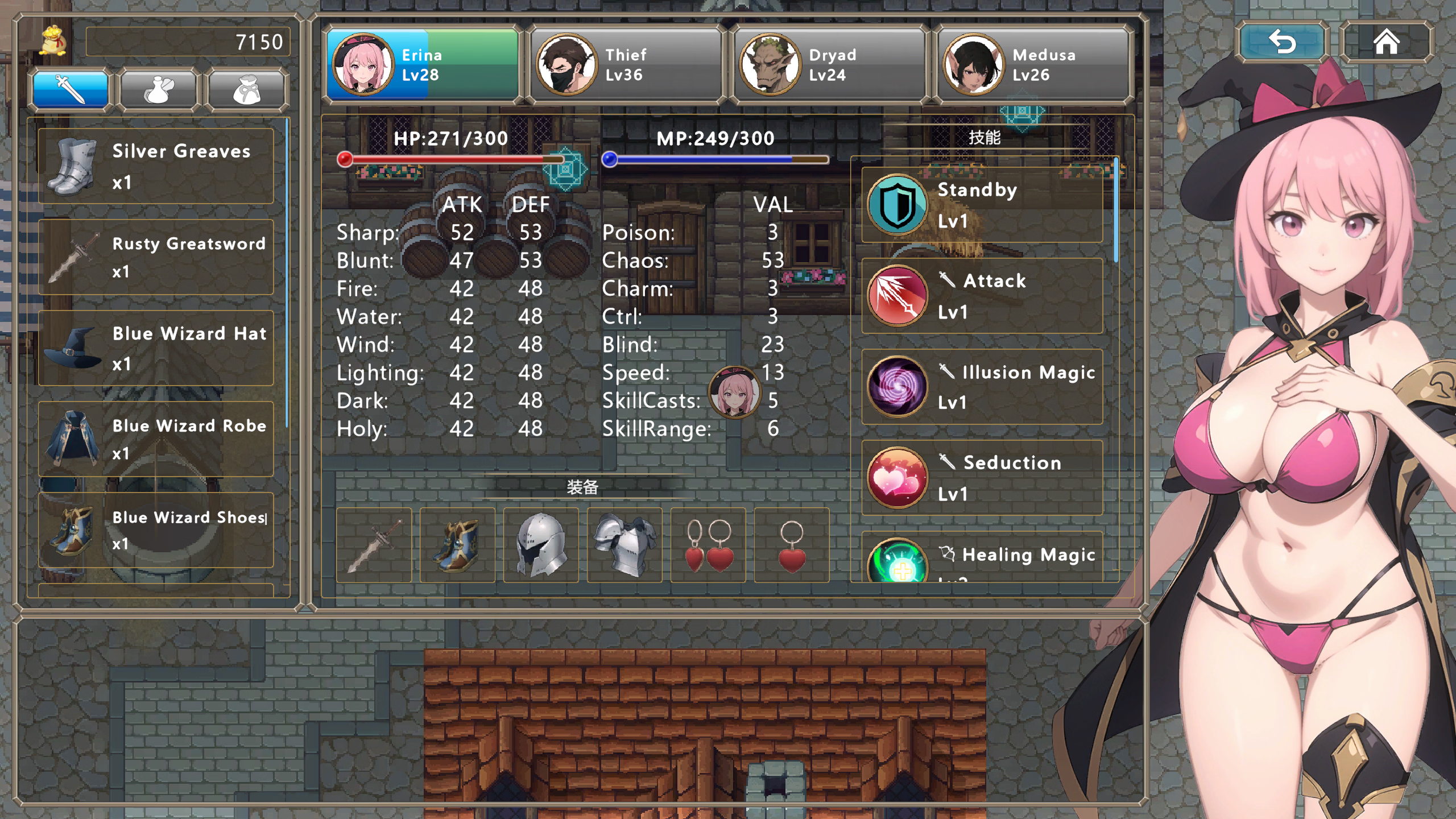The image size is (1456, 819).
Task: View Dryad's character sheet
Action: pyautogui.click(x=830, y=64)
